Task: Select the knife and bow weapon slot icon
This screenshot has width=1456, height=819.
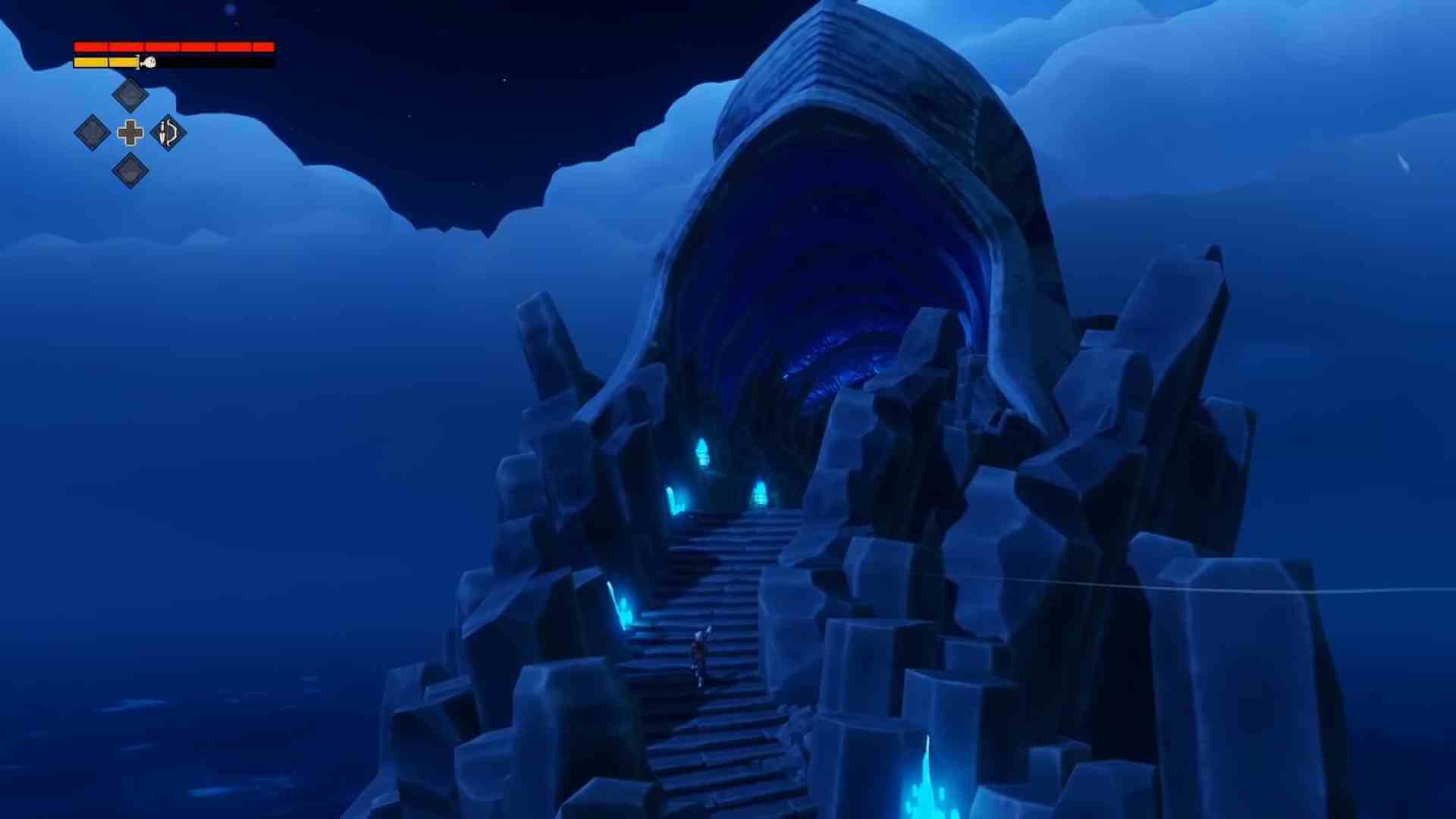Action: [x=167, y=133]
